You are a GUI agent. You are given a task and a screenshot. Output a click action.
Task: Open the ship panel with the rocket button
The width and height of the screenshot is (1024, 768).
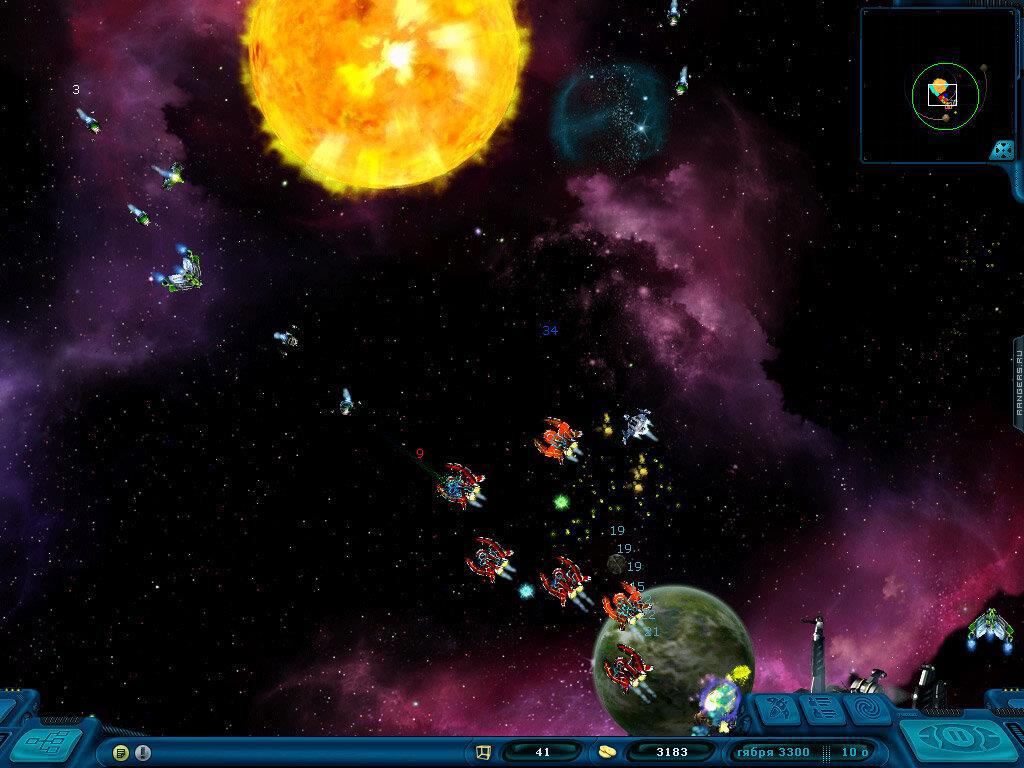777,711
